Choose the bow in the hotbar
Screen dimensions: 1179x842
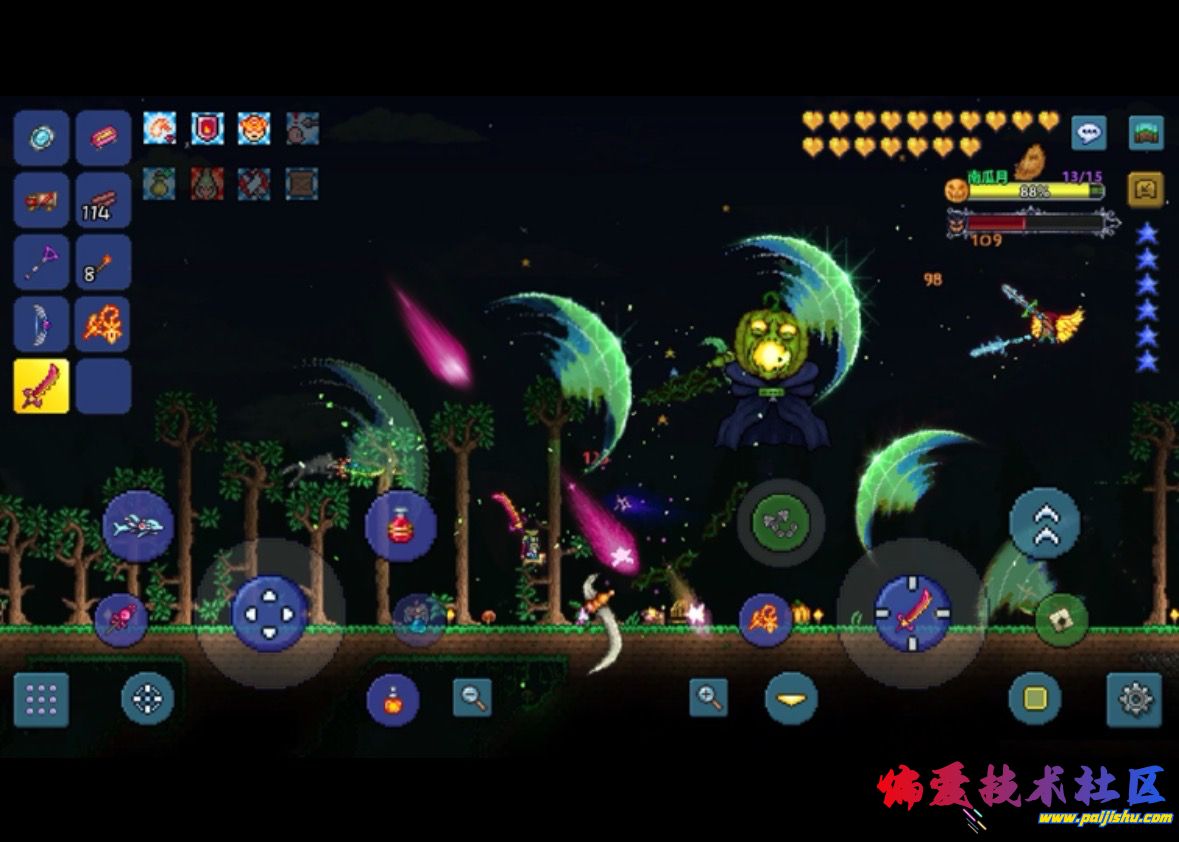click(41, 324)
